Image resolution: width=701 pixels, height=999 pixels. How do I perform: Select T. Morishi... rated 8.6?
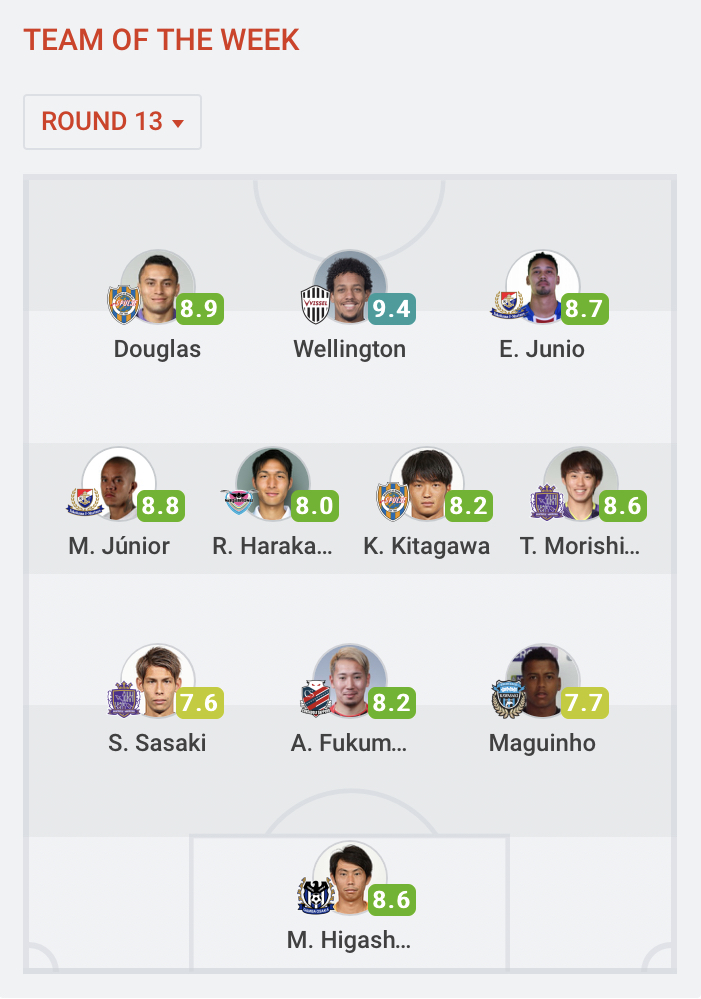click(x=581, y=485)
